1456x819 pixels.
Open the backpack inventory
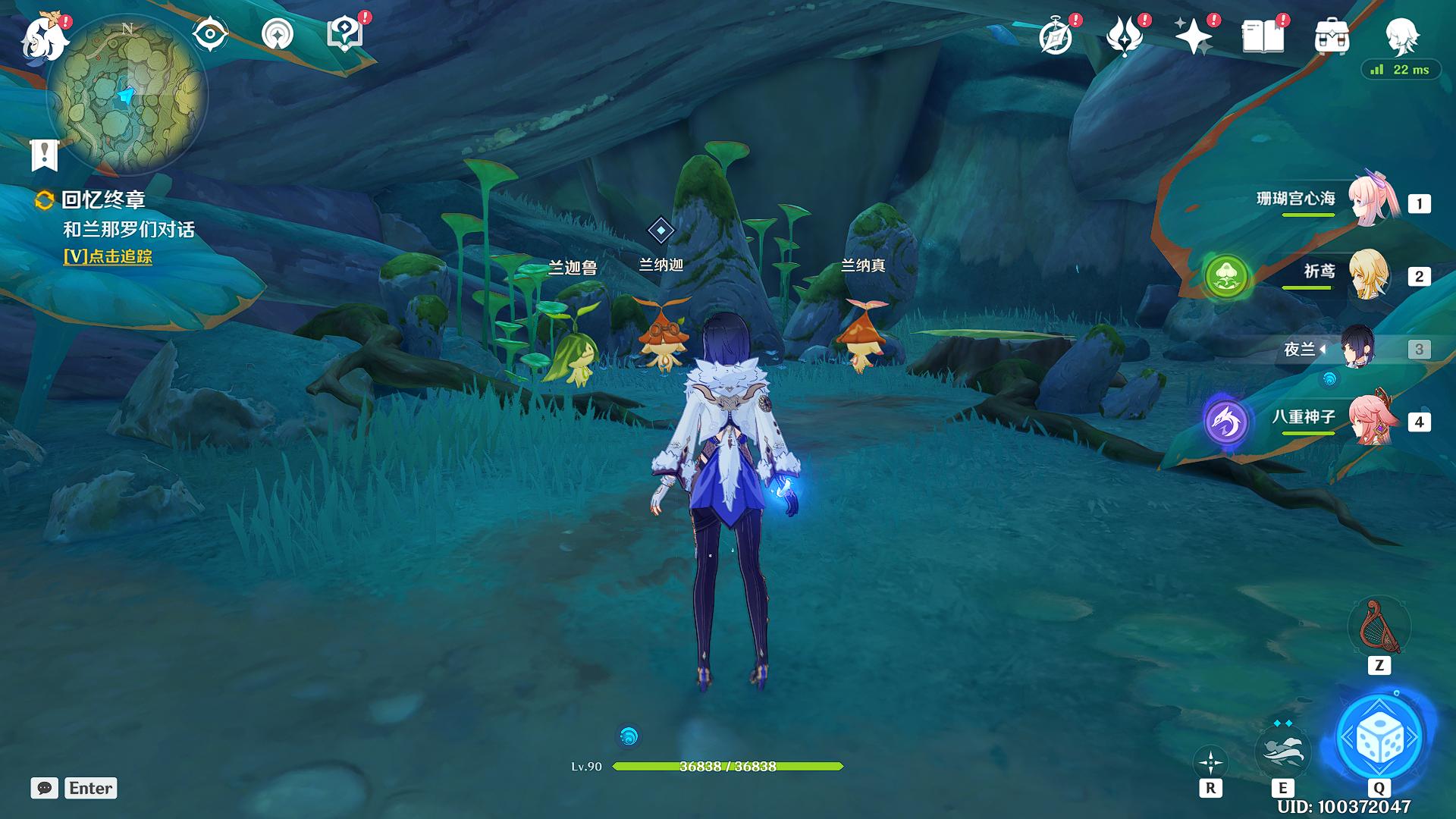pos(1332,36)
